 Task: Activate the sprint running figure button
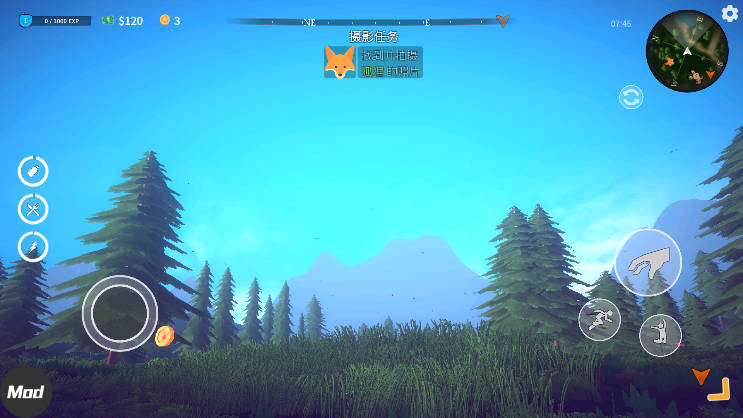[x=599, y=318]
